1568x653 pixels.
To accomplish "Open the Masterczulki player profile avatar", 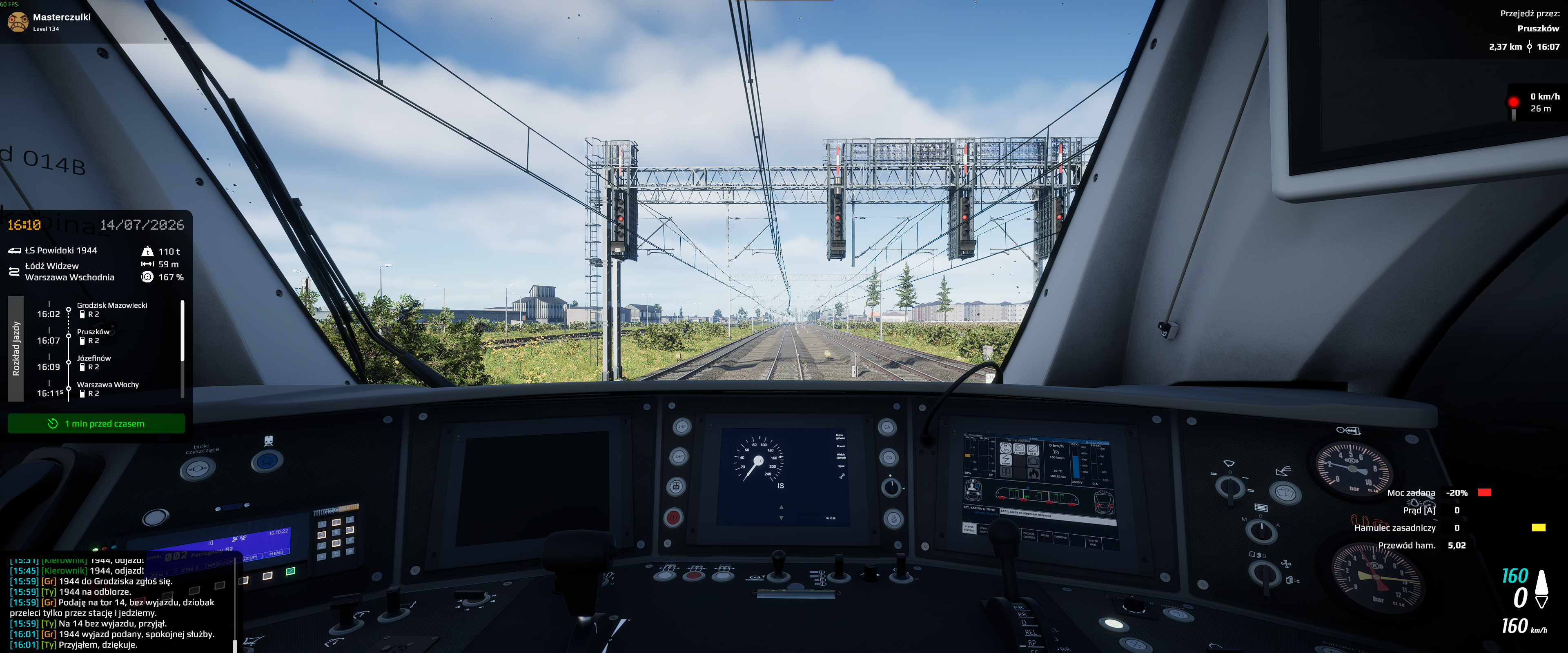I will coord(18,22).
